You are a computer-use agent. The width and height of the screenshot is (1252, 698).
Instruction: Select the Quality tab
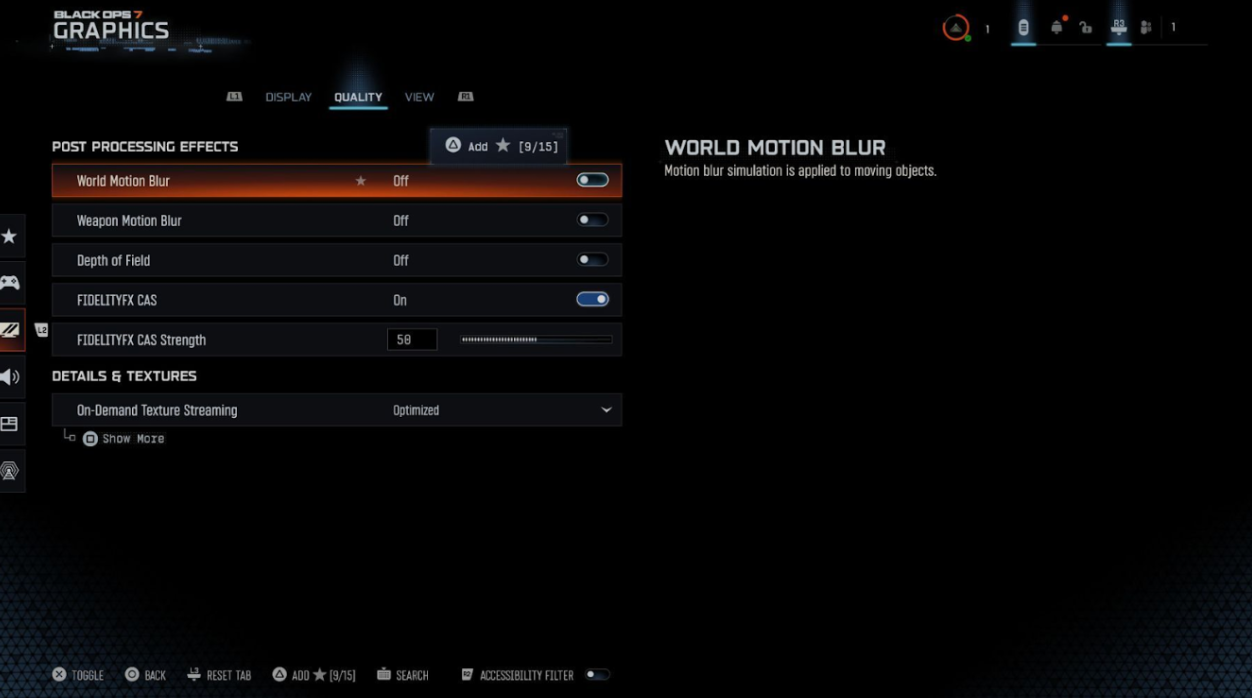358,97
